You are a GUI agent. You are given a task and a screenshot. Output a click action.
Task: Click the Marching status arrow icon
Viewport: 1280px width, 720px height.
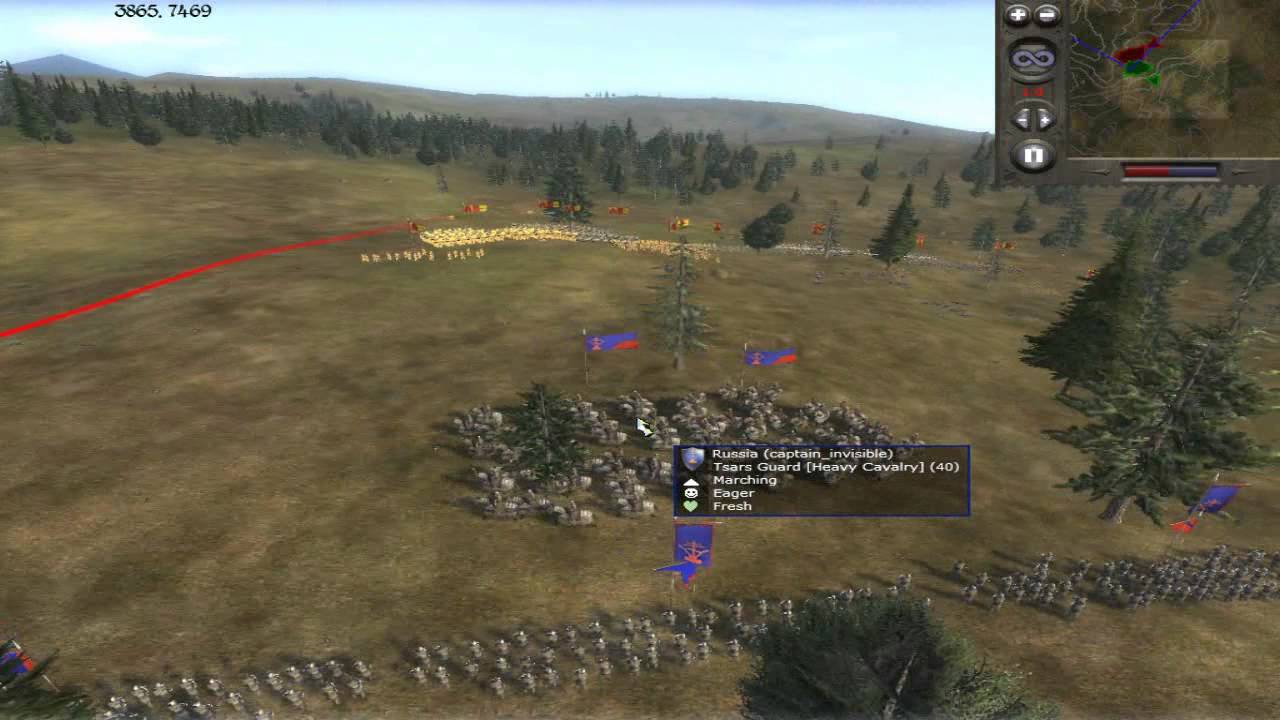pos(693,479)
